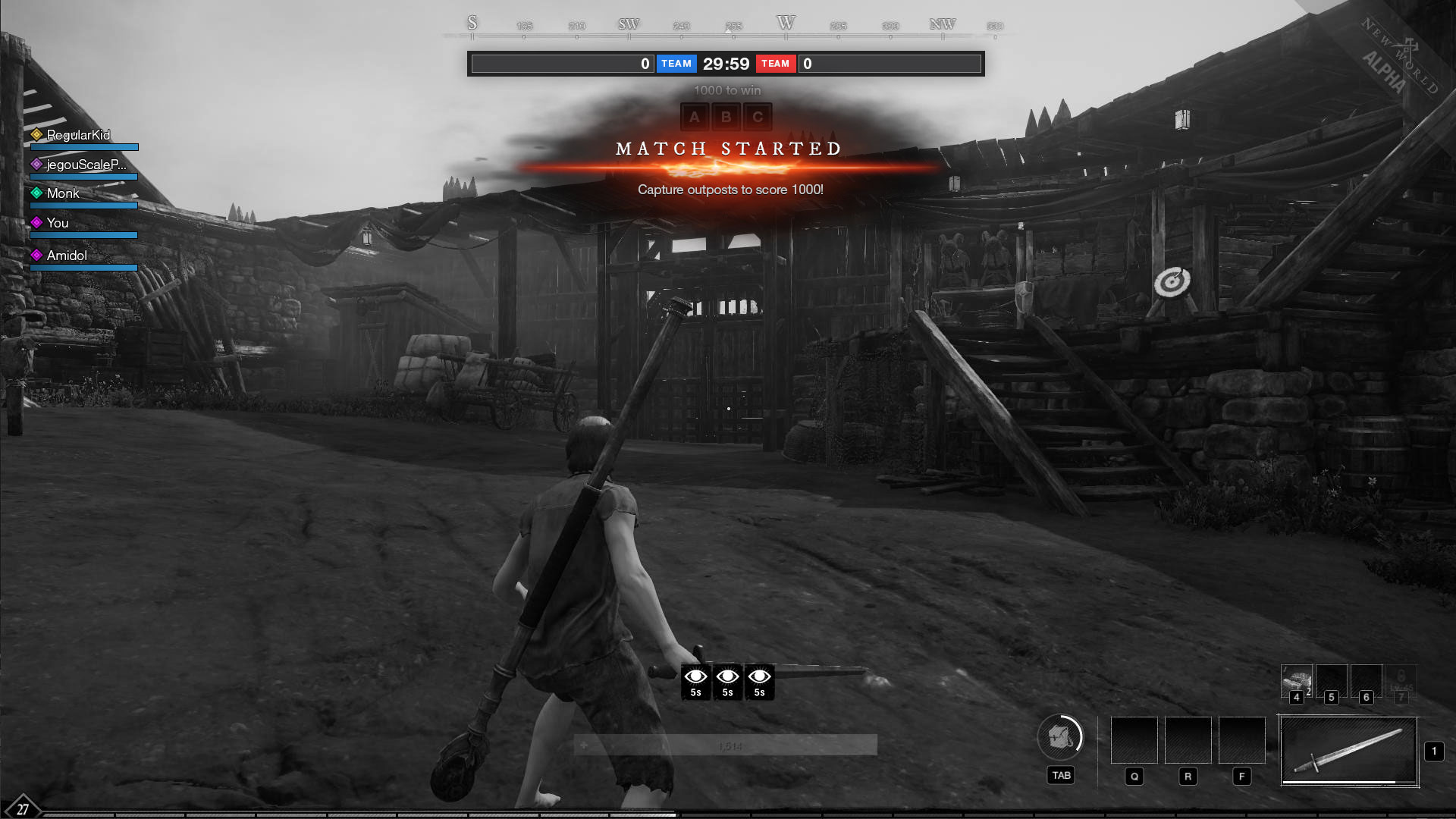Select teammate Monk in the party list
This screenshot has width=1456, height=819.
coord(62,193)
